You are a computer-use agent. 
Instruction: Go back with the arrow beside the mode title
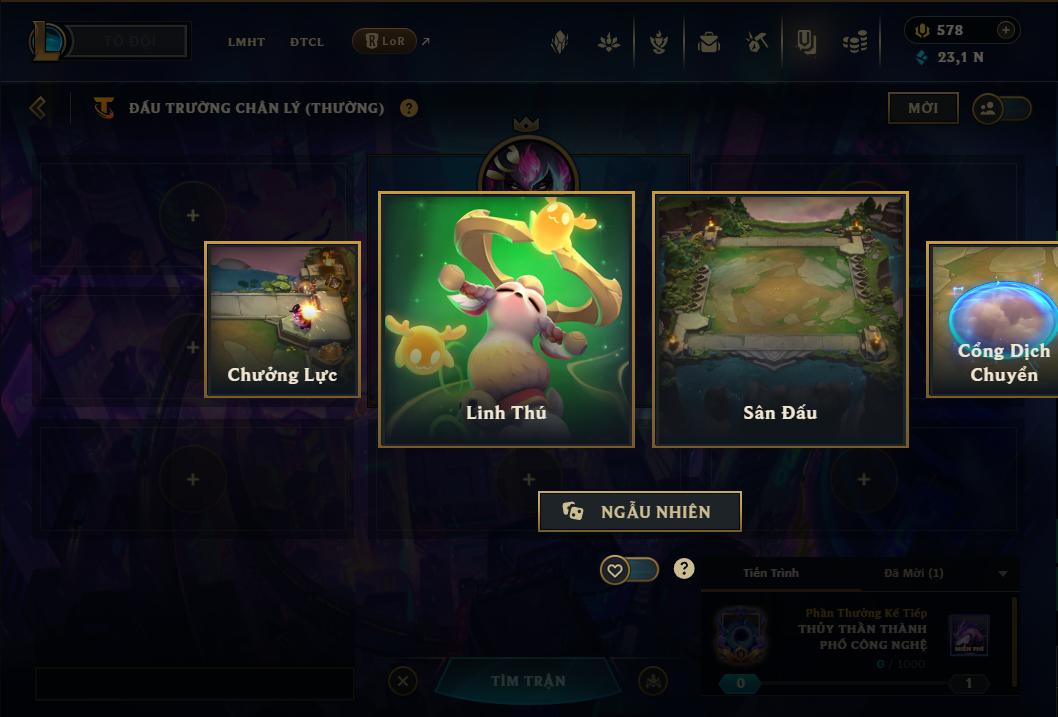click(x=38, y=107)
